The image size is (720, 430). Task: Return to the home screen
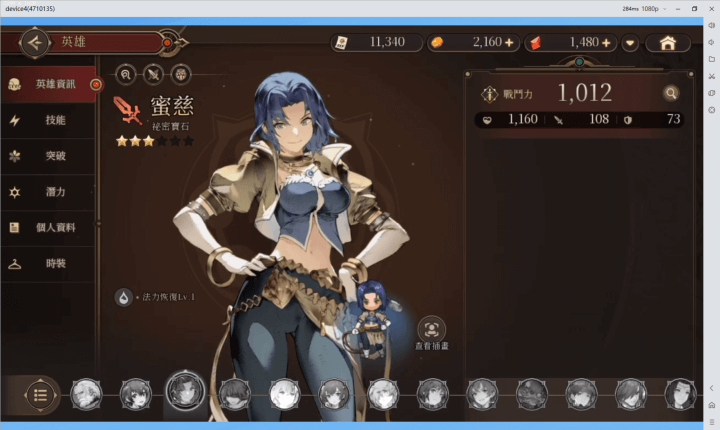click(x=668, y=43)
